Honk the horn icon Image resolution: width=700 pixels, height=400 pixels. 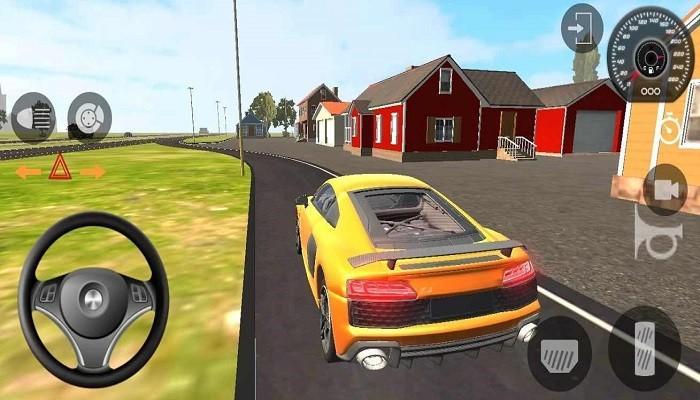tap(658, 239)
